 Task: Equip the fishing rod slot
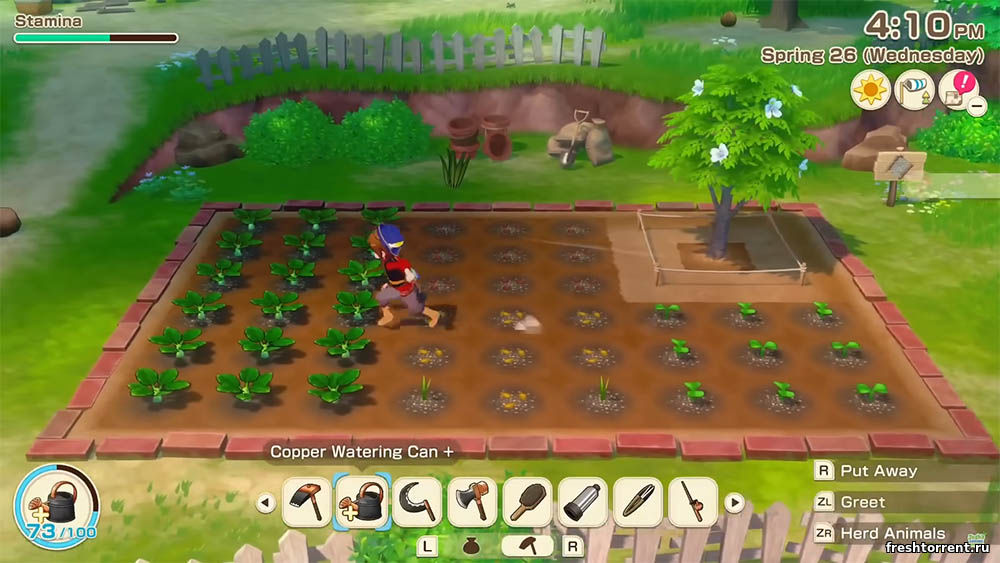click(693, 502)
